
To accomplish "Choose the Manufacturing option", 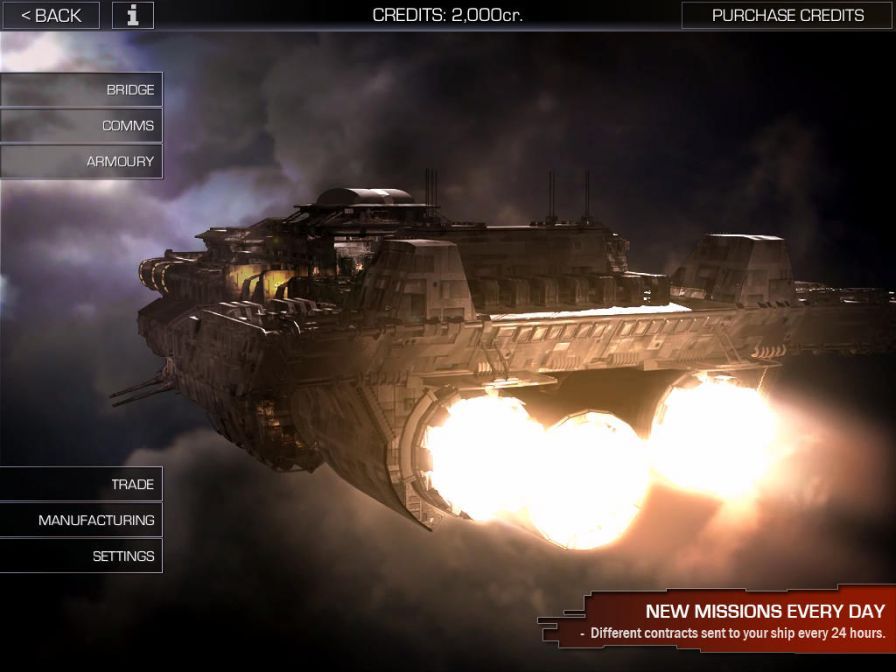I will (x=82, y=520).
